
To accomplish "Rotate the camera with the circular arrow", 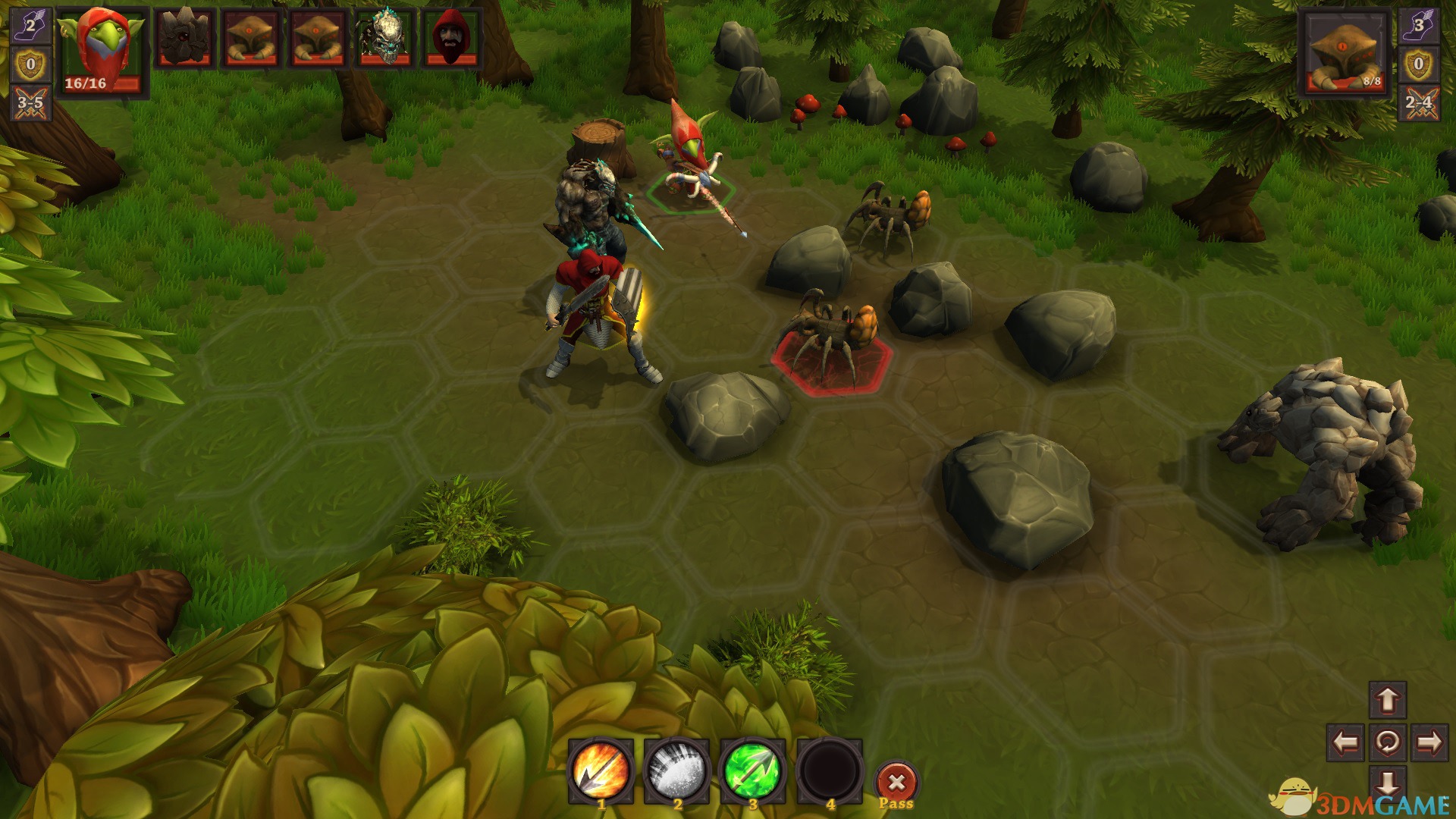I will (1388, 742).
